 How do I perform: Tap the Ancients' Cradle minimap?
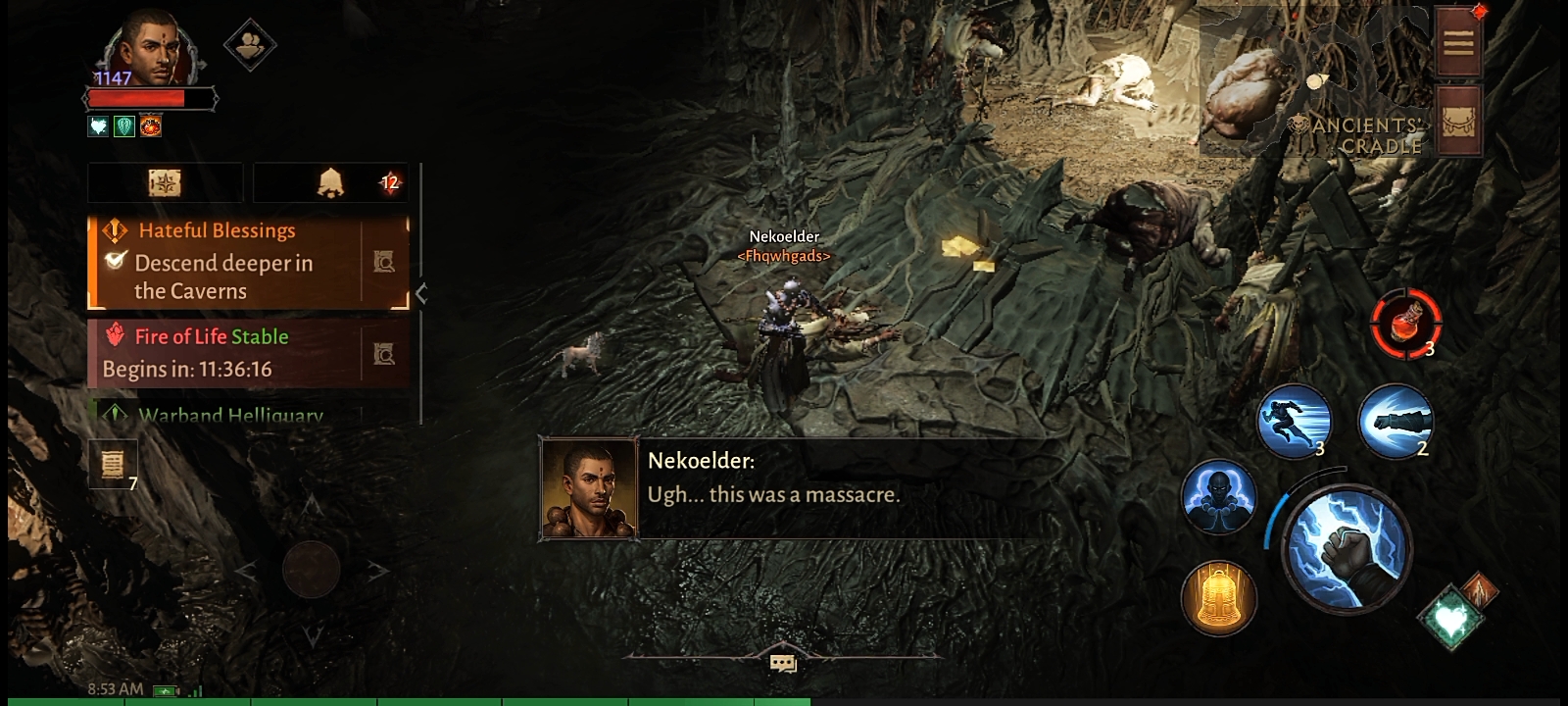coord(1313,83)
